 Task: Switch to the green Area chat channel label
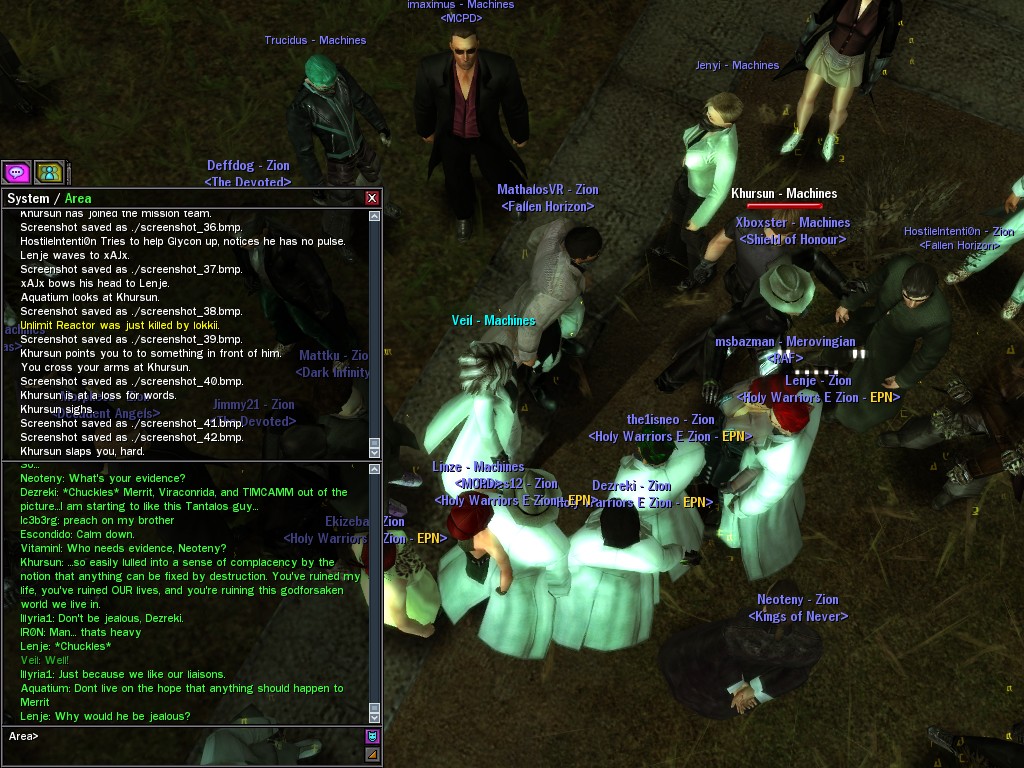click(x=78, y=198)
